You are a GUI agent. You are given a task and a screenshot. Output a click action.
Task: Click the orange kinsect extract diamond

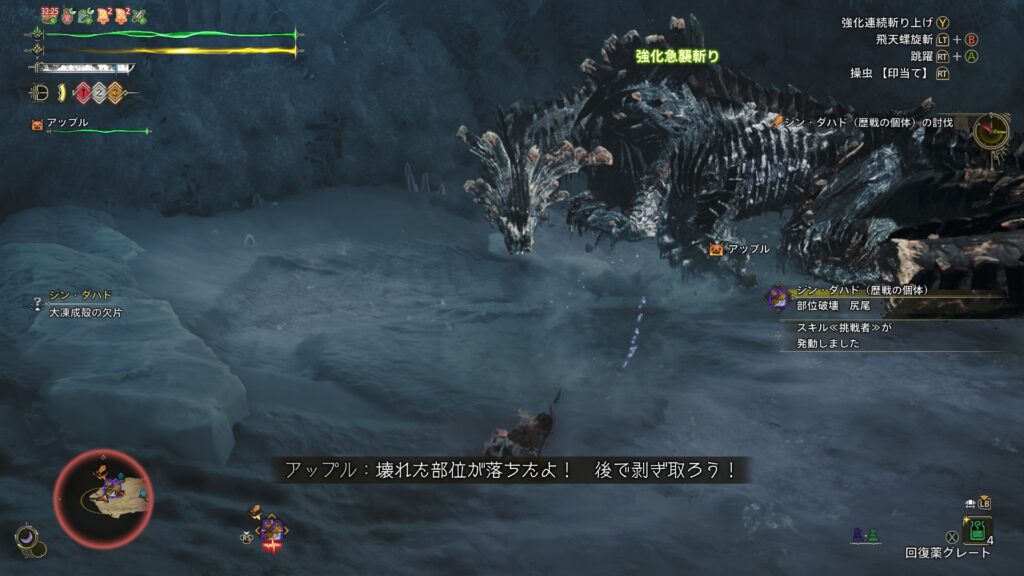115,93
